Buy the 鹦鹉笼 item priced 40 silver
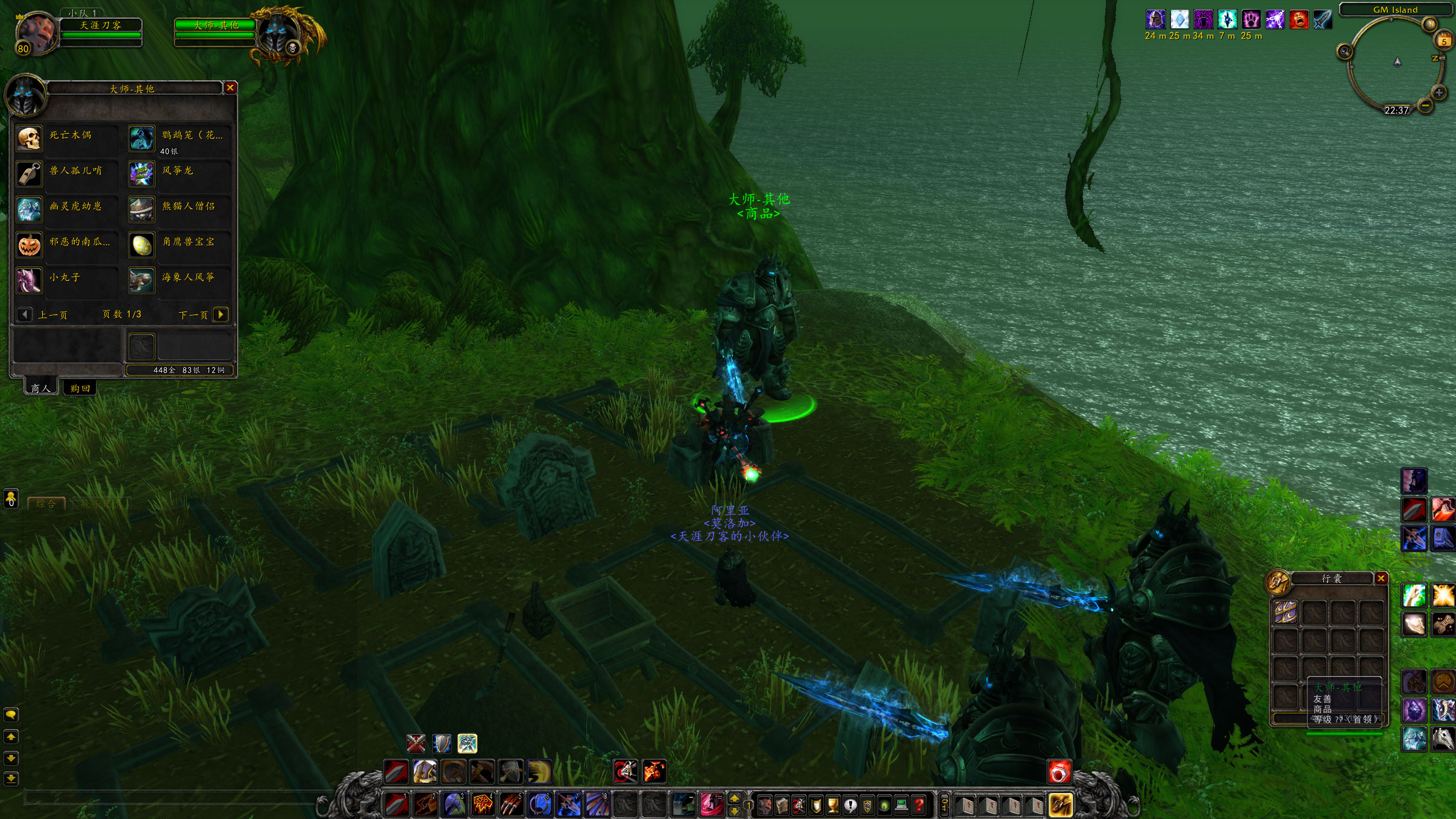This screenshot has height=819, width=1456. (x=142, y=139)
